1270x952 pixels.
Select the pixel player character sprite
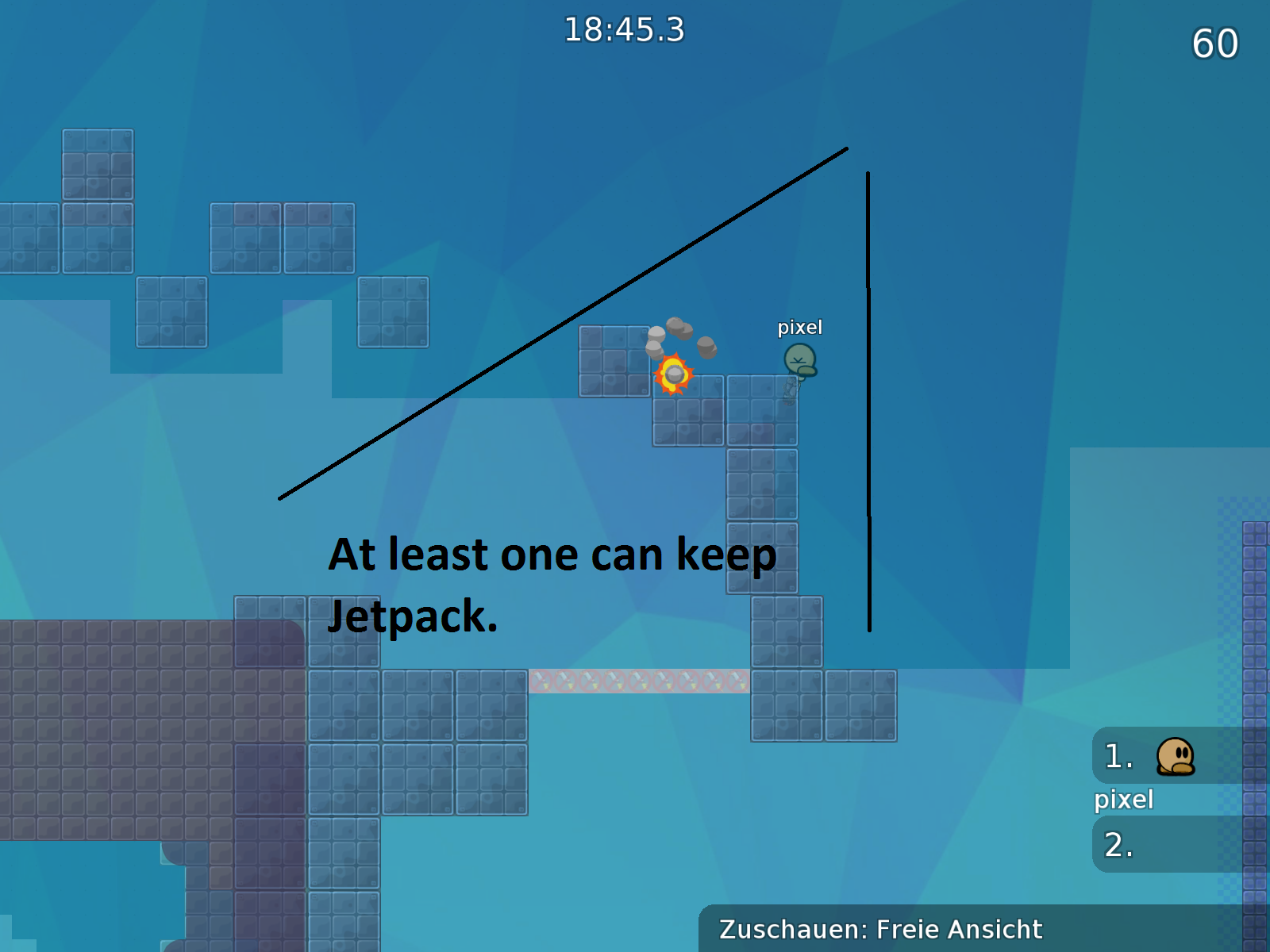click(x=800, y=361)
